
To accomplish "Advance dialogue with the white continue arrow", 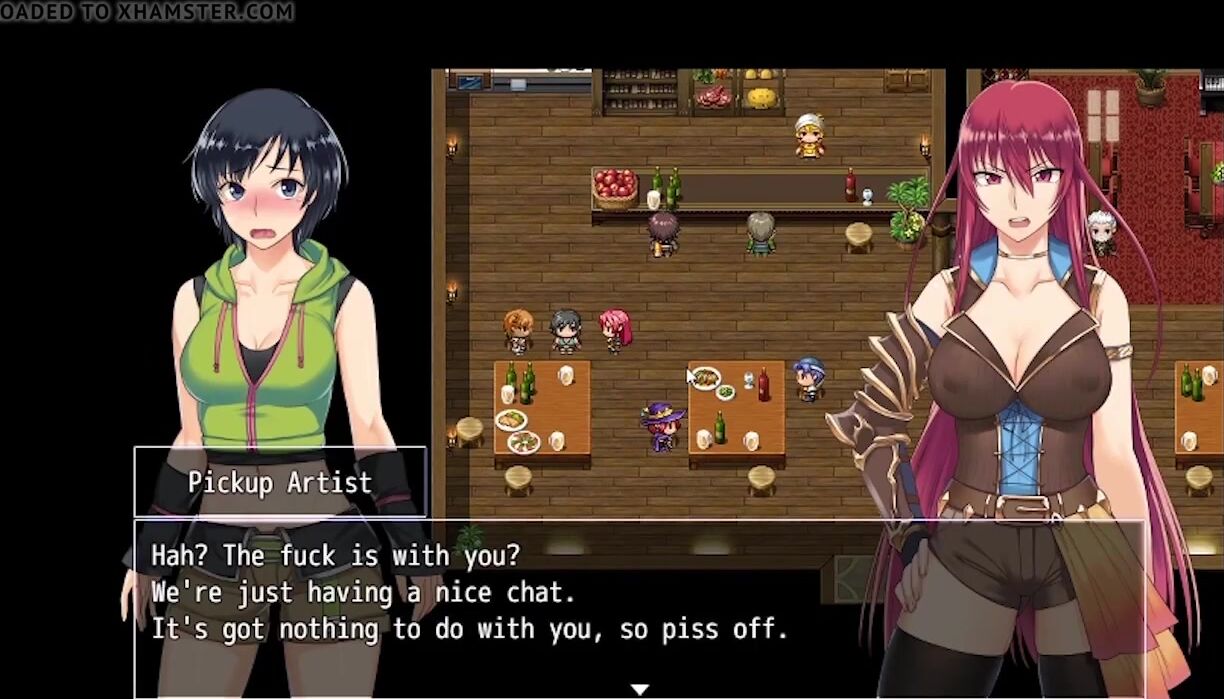I will tap(640, 689).
